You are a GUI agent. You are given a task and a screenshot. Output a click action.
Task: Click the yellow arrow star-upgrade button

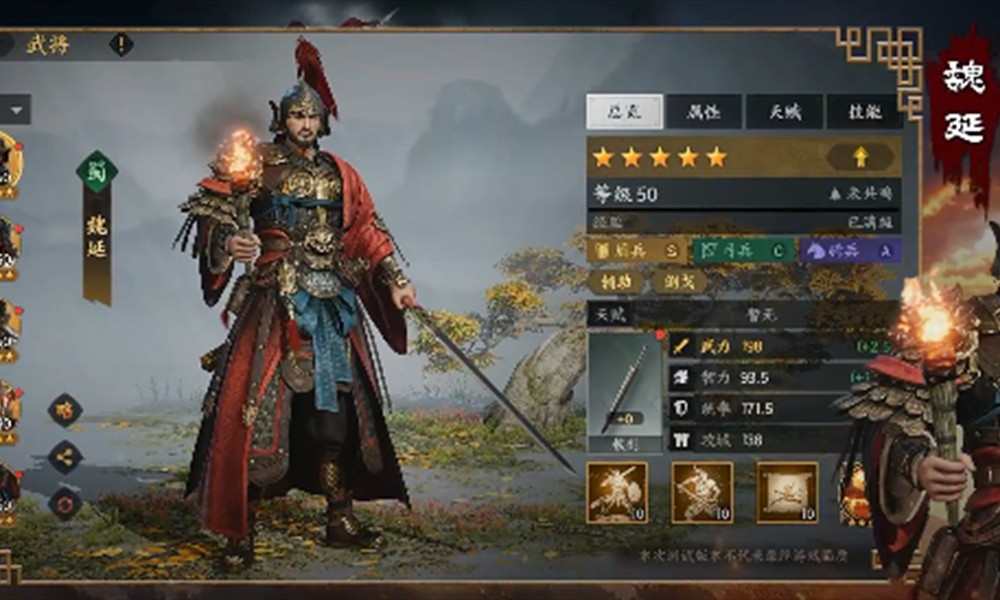(860, 157)
